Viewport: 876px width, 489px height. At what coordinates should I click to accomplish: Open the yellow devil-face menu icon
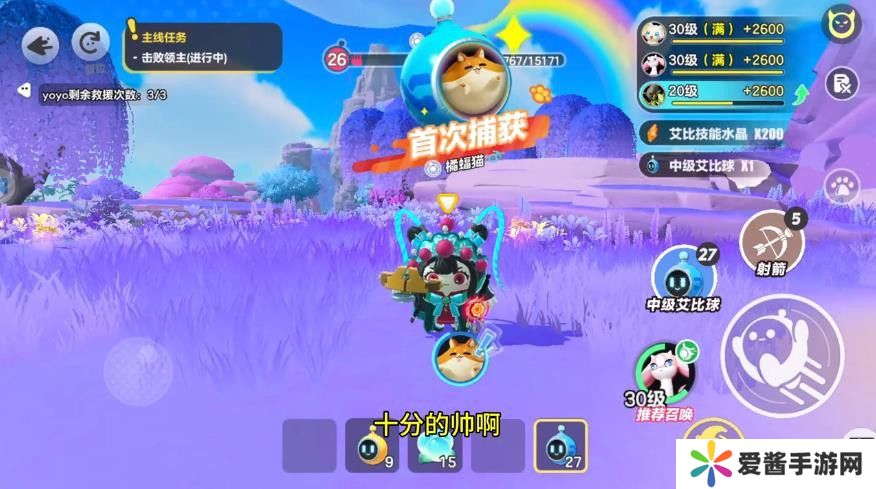(842, 24)
